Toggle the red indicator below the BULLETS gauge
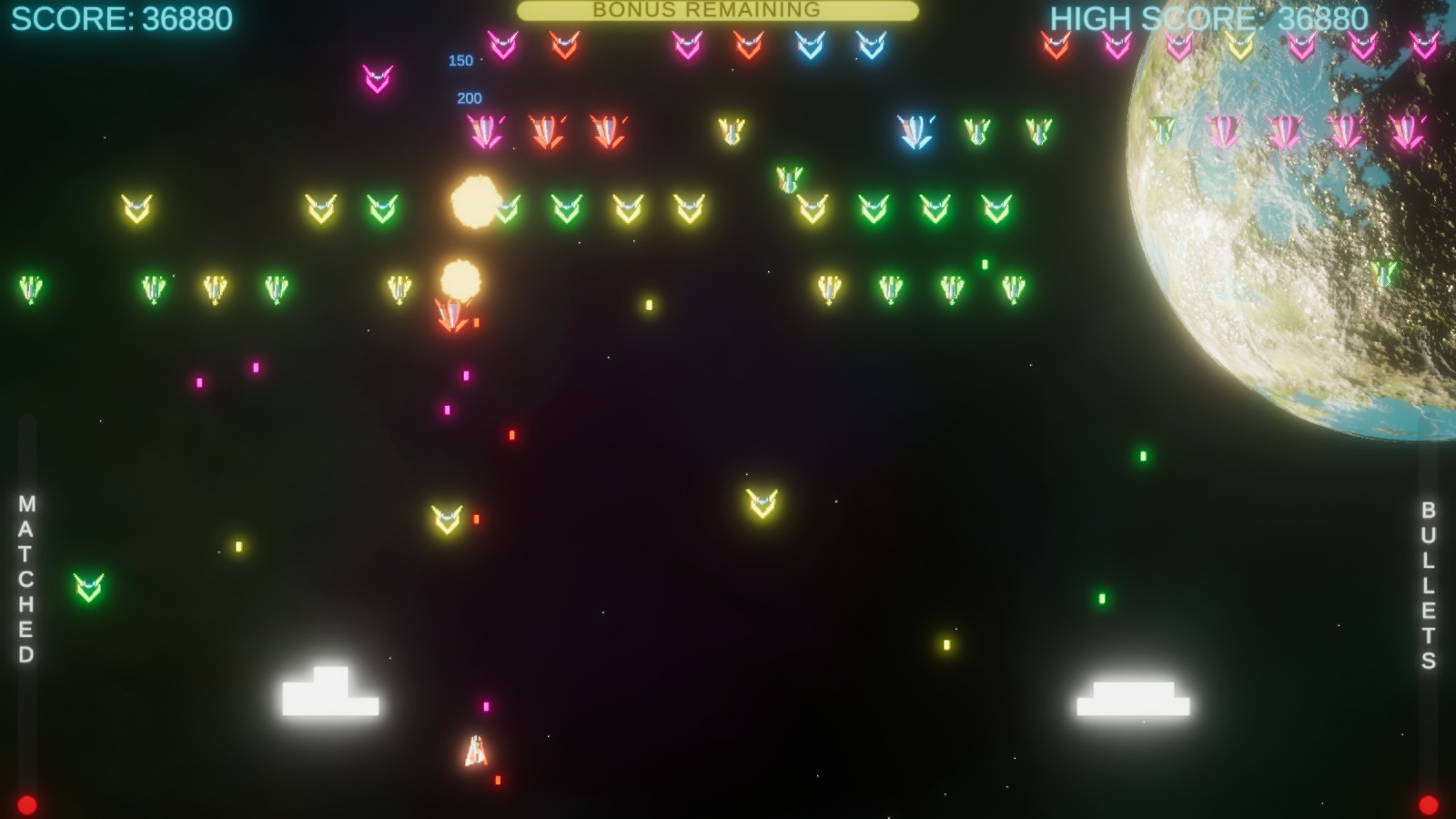This screenshot has height=819, width=1456. 1431,803
